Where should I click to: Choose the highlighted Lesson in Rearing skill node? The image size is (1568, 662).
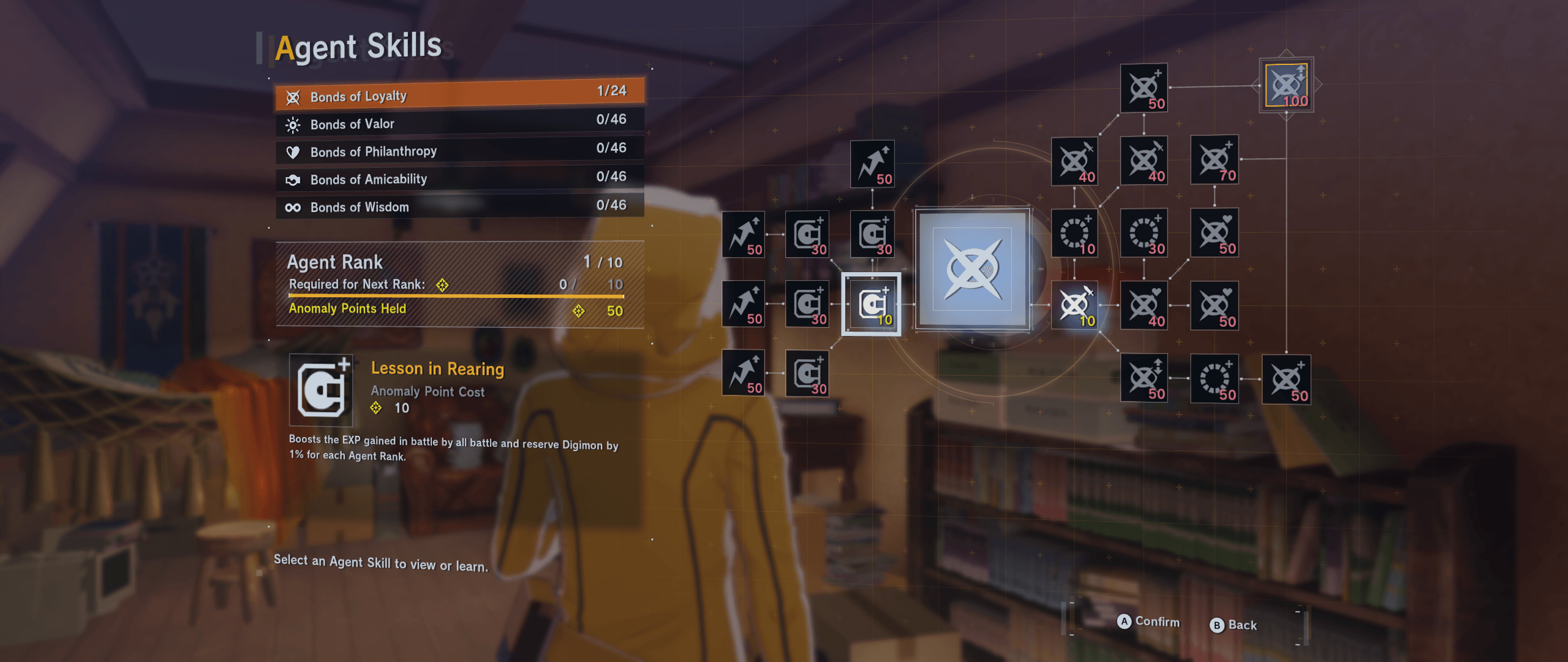(872, 304)
